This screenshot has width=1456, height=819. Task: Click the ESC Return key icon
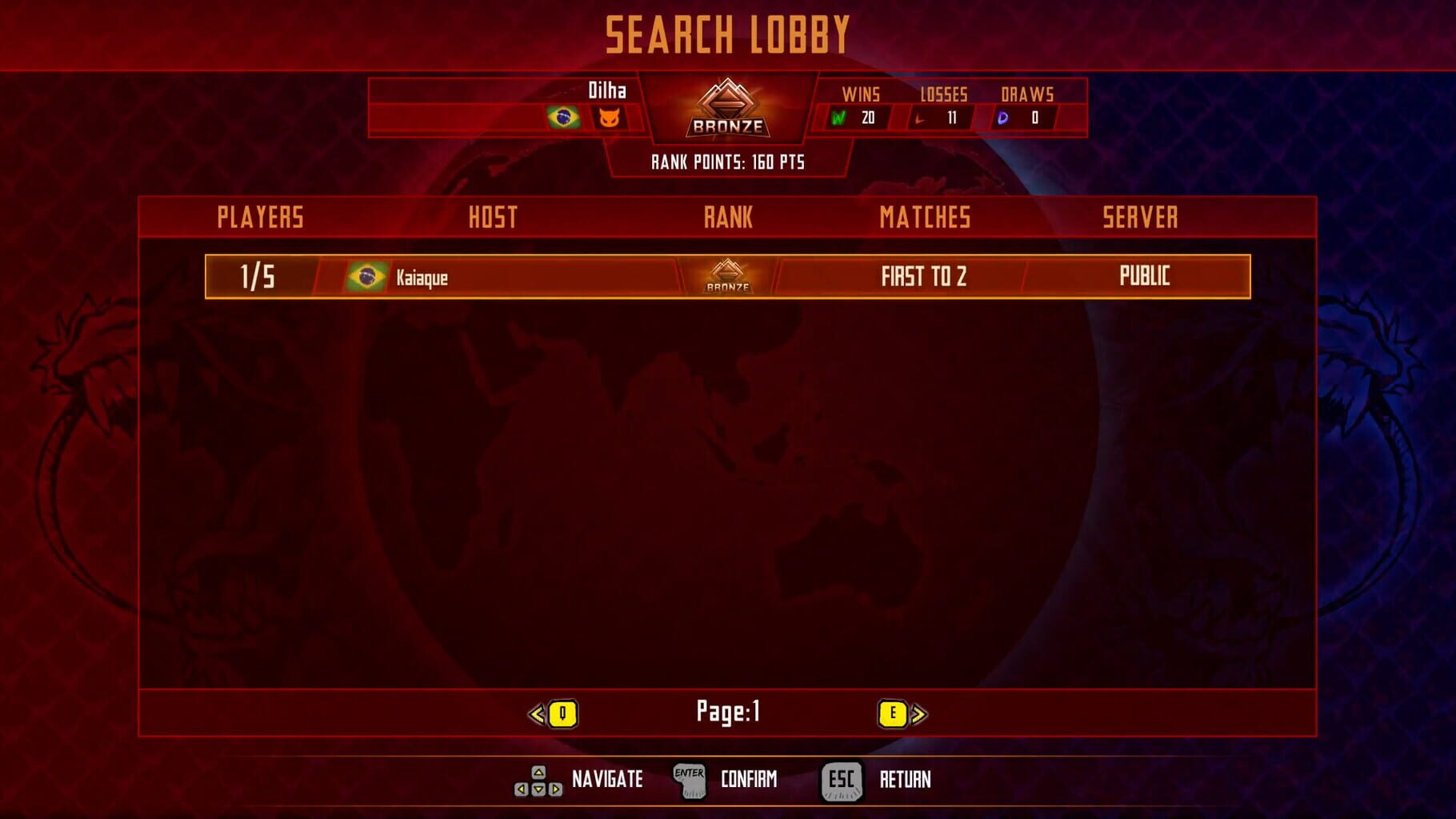tap(840, 780)
